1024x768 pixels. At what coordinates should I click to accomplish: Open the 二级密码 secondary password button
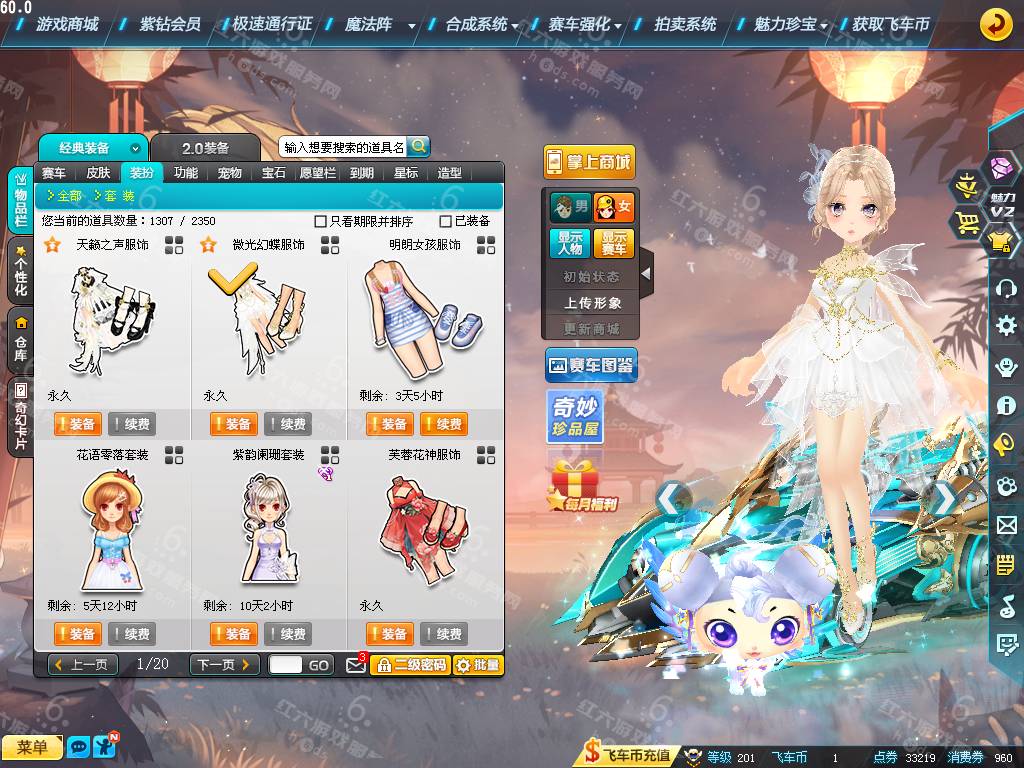(411, 664)
